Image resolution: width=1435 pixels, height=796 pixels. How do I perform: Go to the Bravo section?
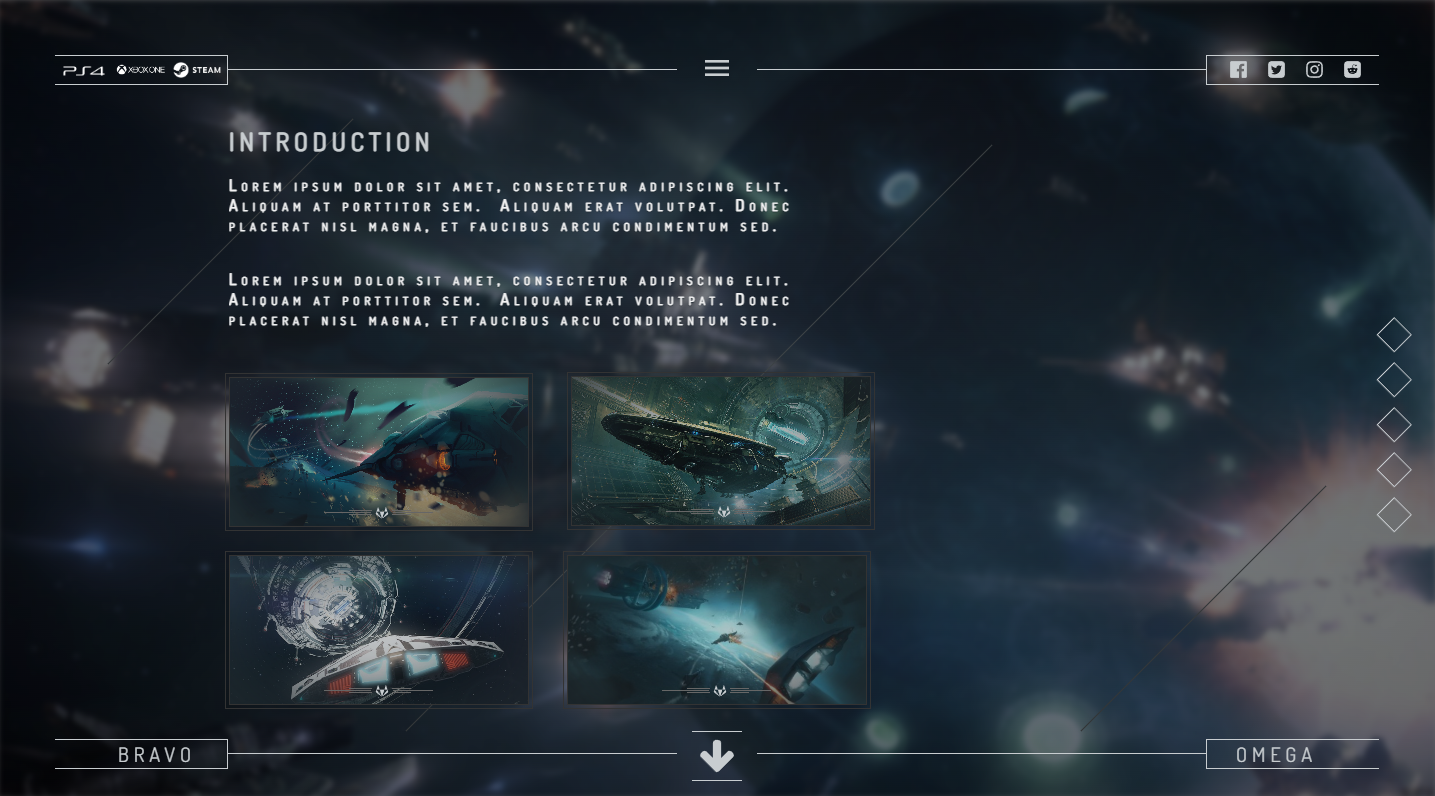[x=155, y=755]
